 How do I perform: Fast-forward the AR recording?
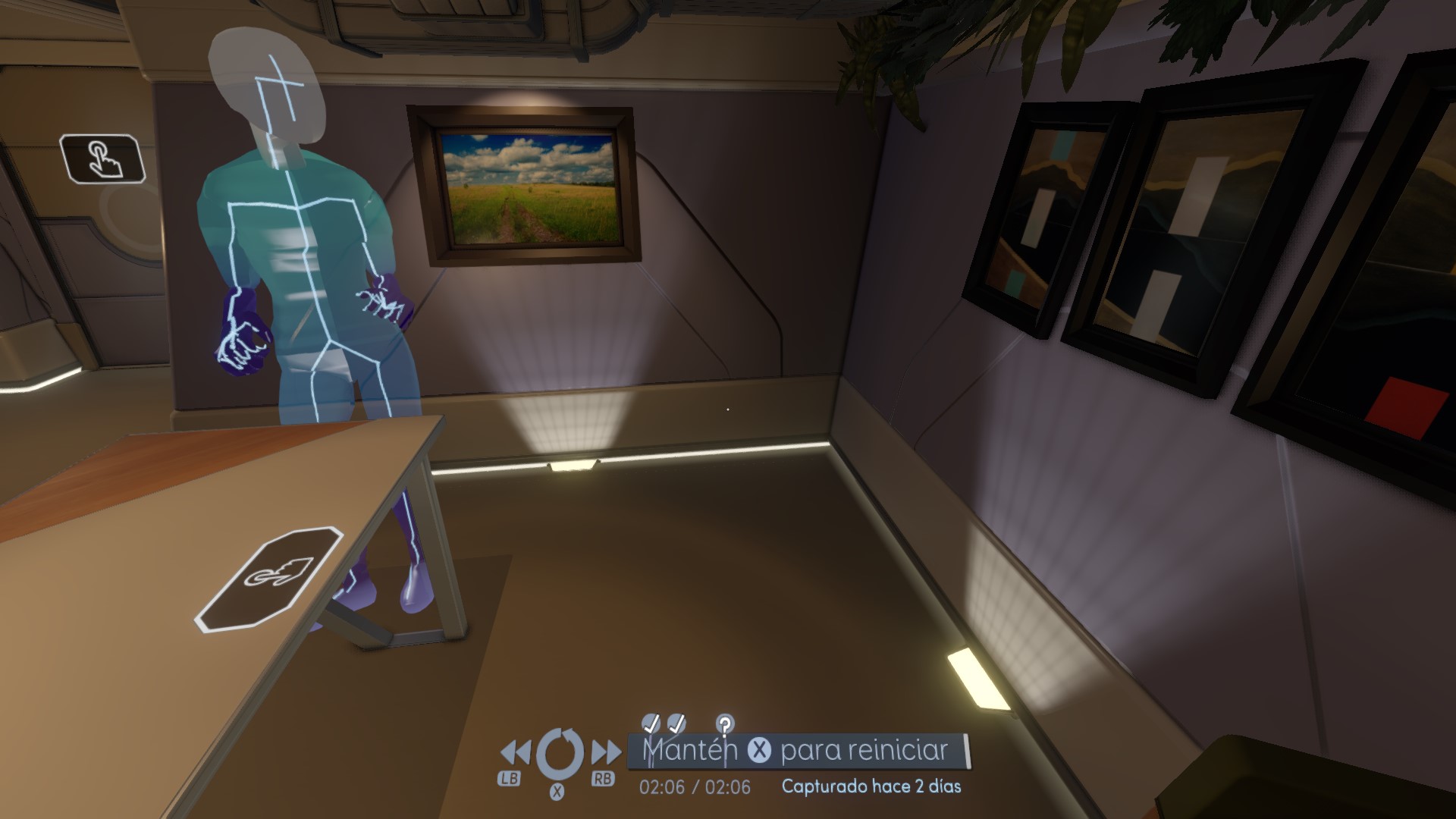[605, 753]
